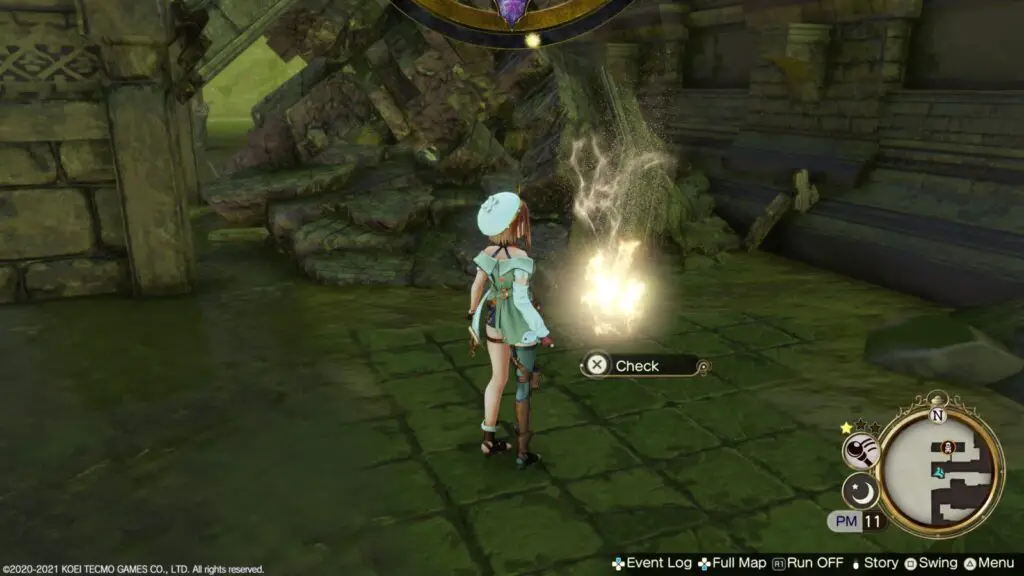Select the blue player arrow on the minimap

click(x=938, y=470)
